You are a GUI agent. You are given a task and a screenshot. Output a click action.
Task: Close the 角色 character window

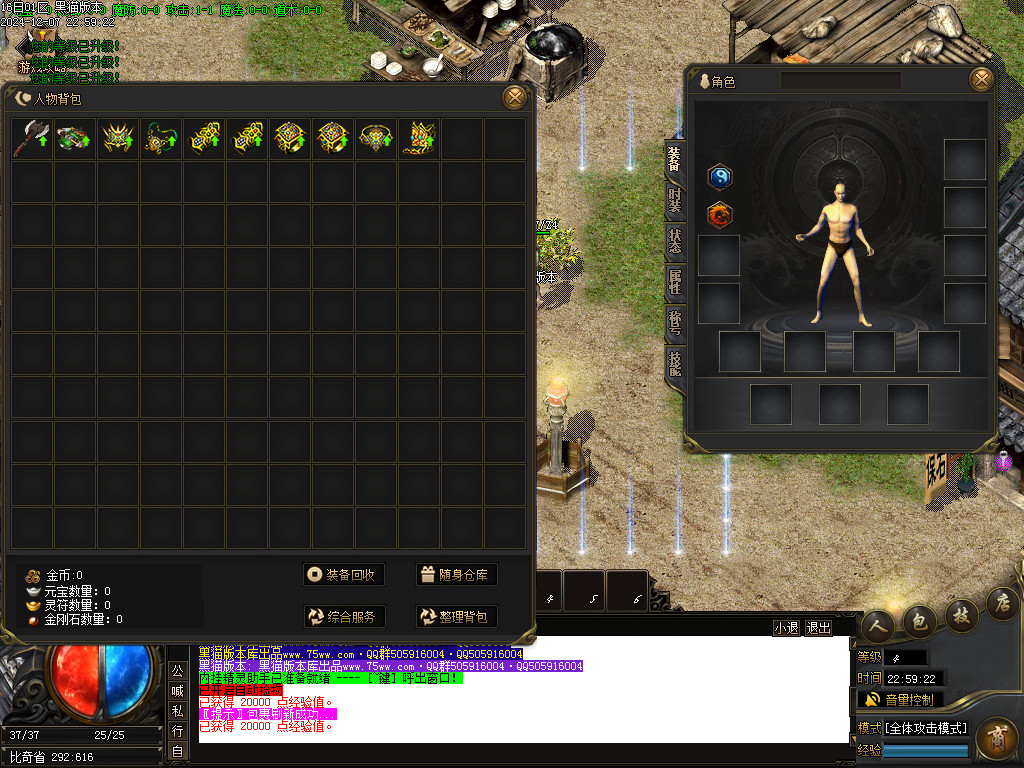pyautogui.click(x=982, y=80)
